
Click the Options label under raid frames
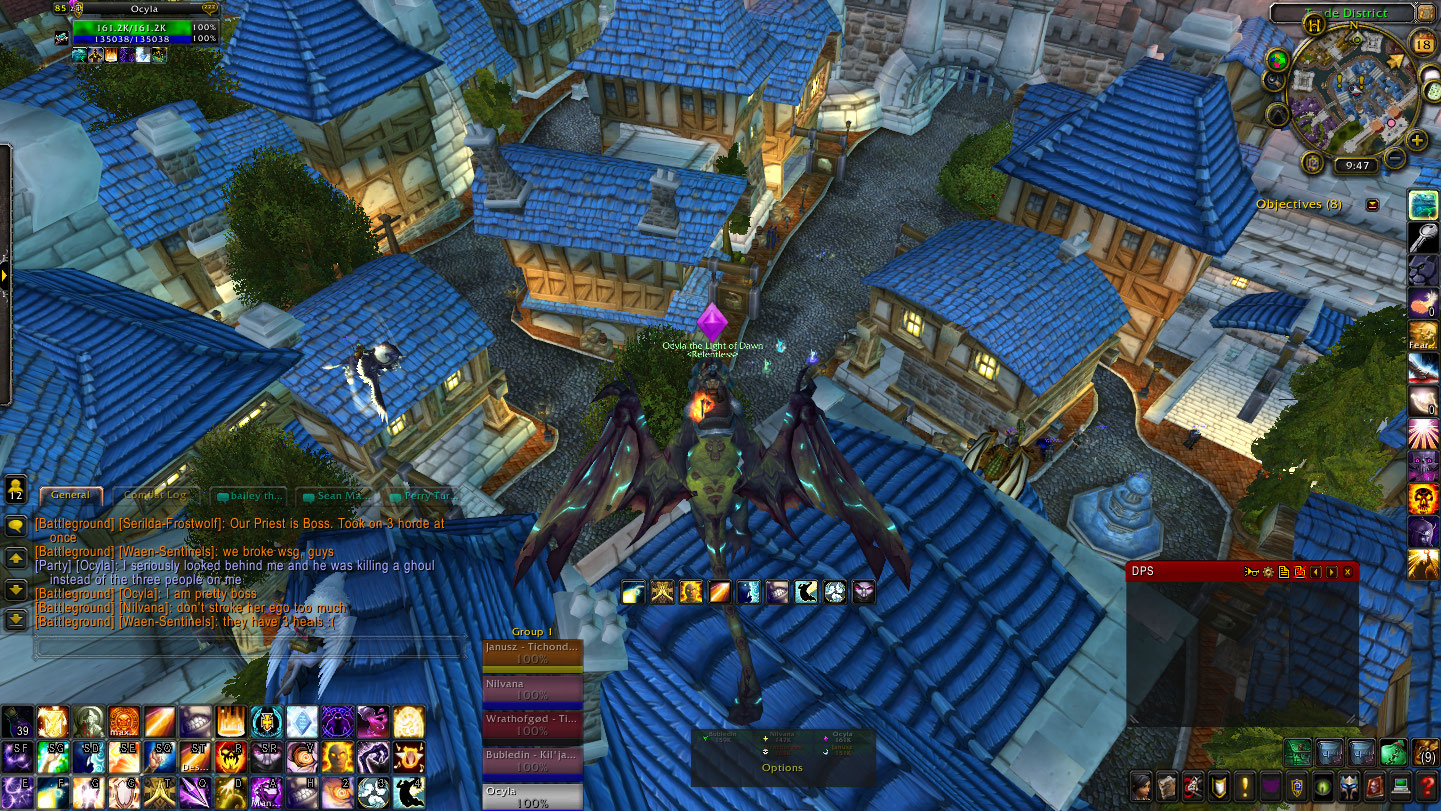coord(782,768)
